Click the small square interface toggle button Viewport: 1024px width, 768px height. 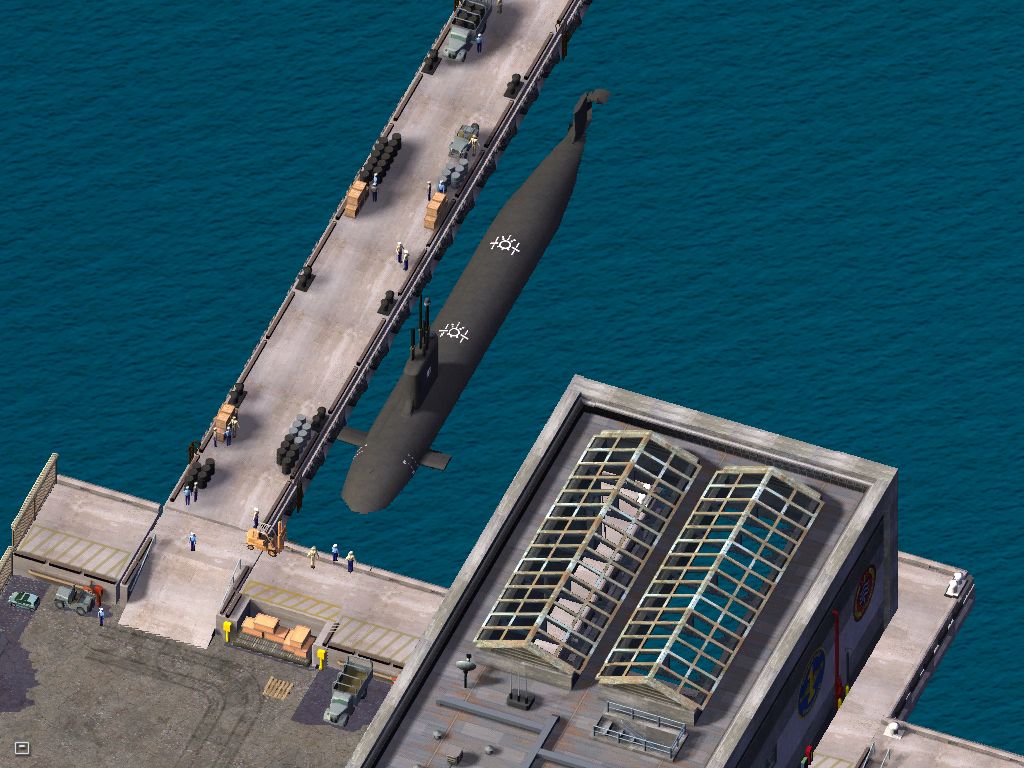[x=22, y=747]
